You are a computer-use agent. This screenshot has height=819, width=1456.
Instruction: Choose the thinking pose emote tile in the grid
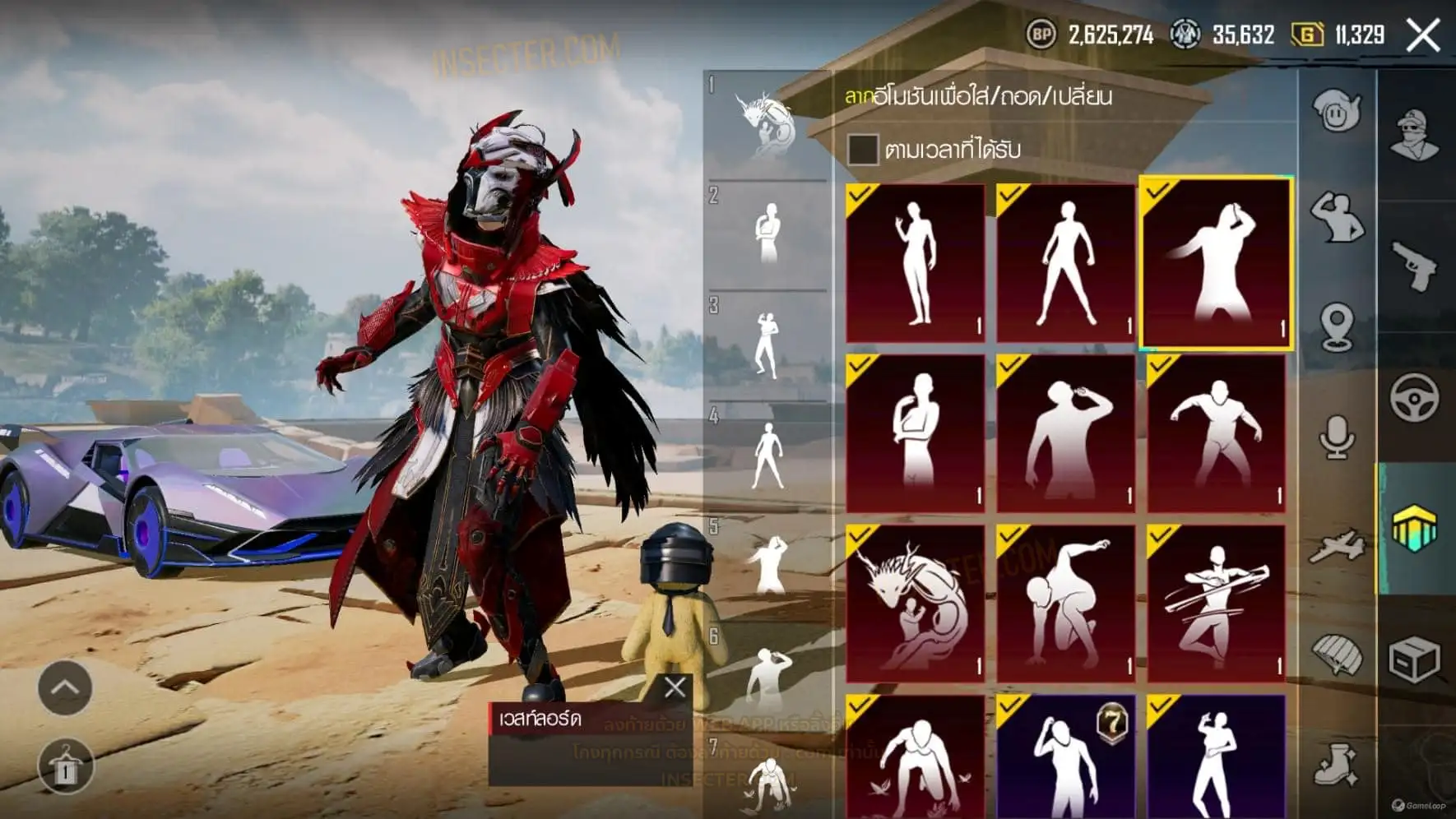point(916,433)
